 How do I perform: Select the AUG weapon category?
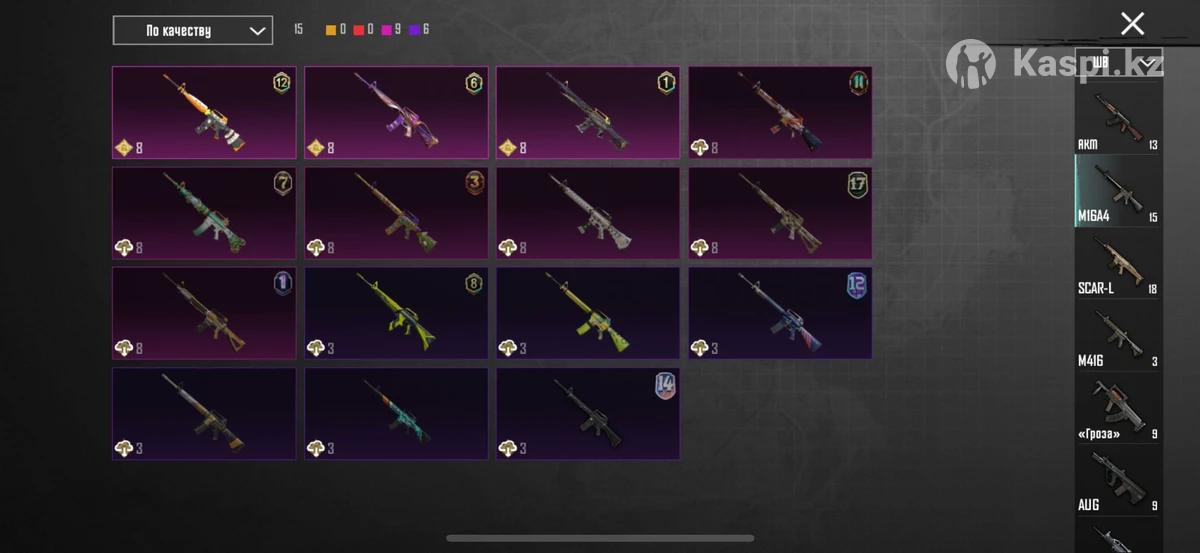click(1118, 480)
